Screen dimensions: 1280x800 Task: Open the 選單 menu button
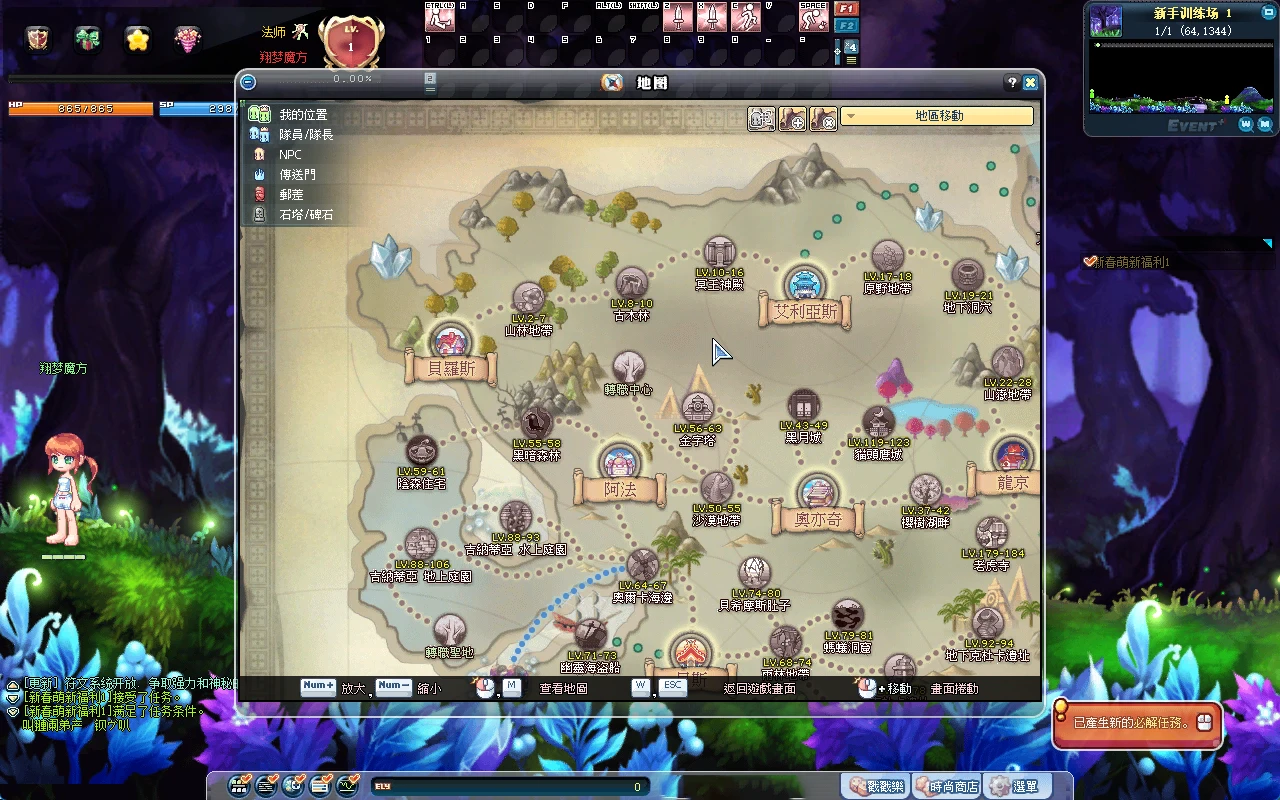coord(1014,787)
